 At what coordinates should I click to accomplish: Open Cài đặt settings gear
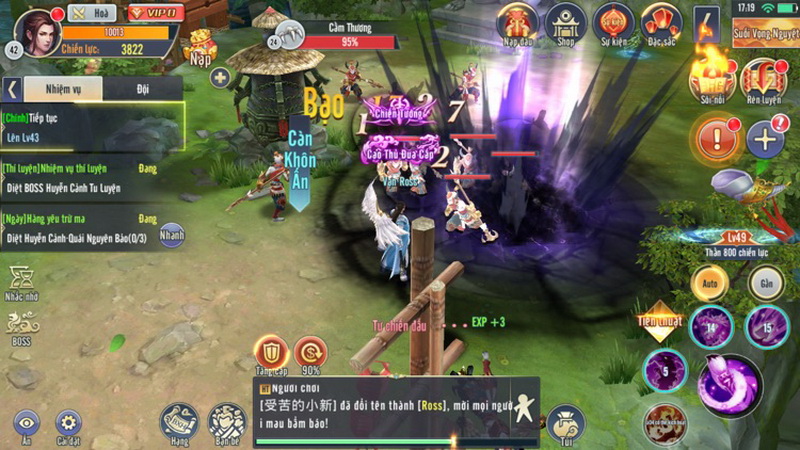click(x=69, y=425)
